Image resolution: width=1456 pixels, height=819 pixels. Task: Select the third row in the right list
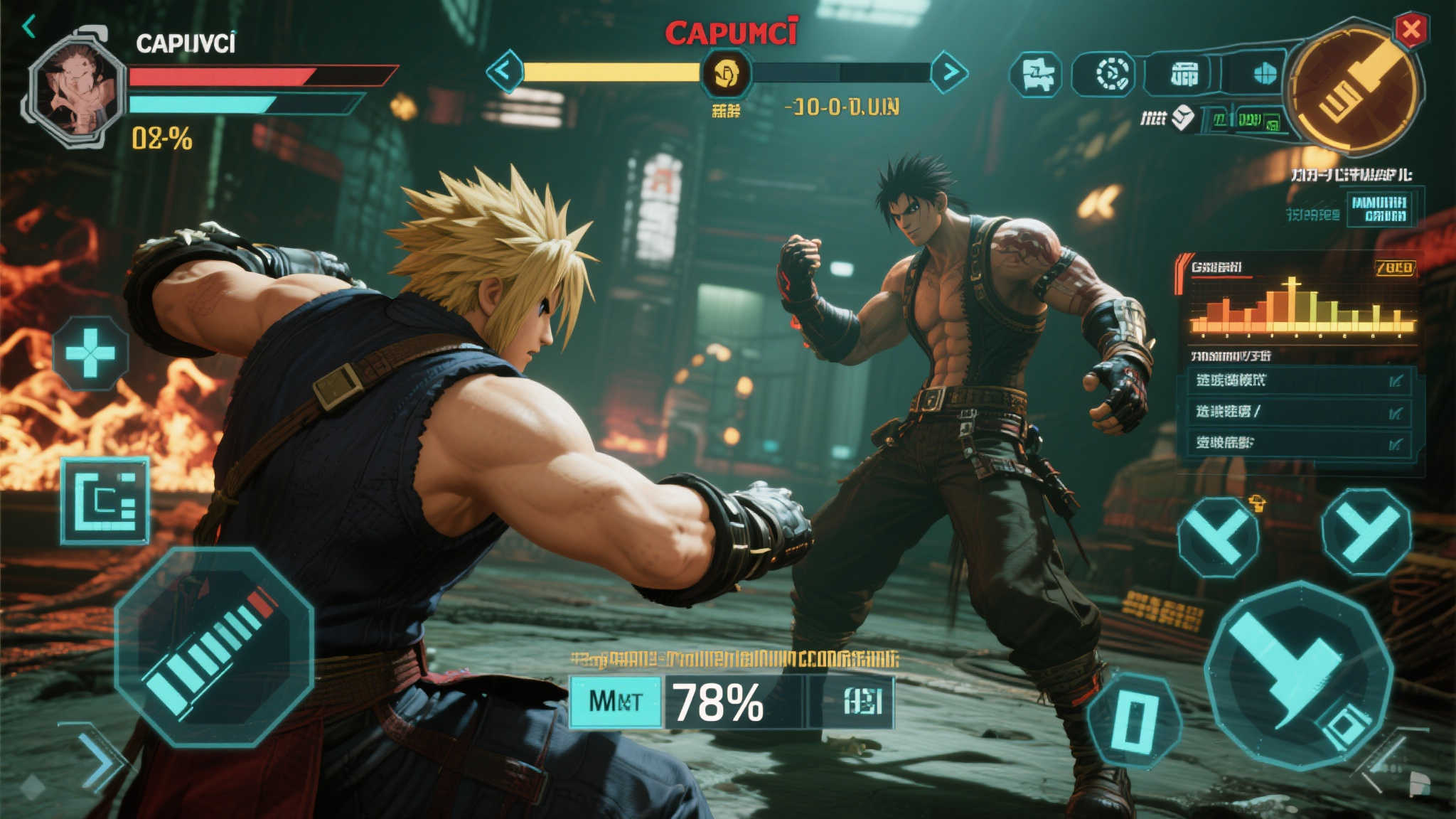point(1299,443)
